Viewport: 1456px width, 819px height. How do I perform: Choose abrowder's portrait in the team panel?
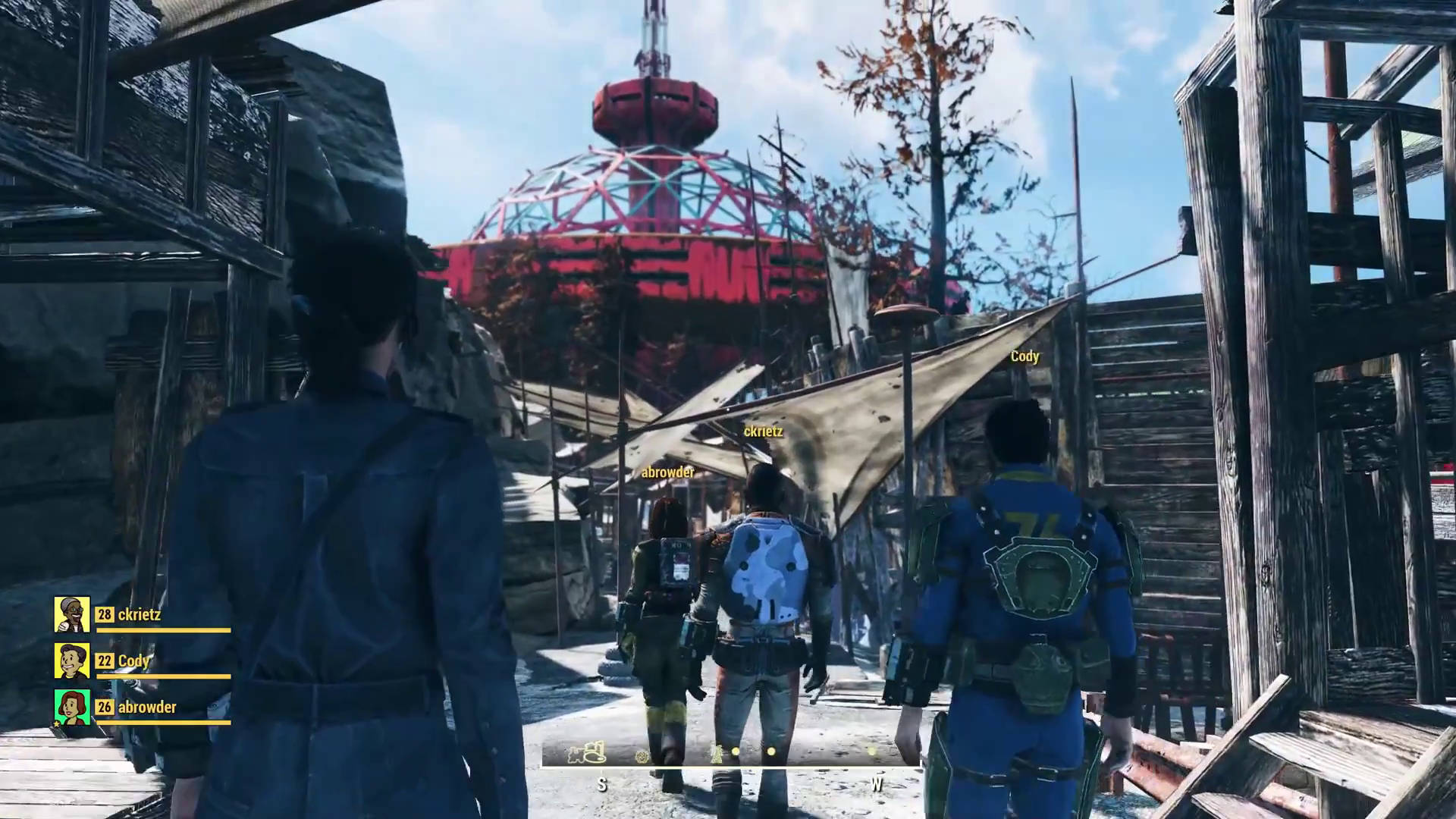coord(72,707)
